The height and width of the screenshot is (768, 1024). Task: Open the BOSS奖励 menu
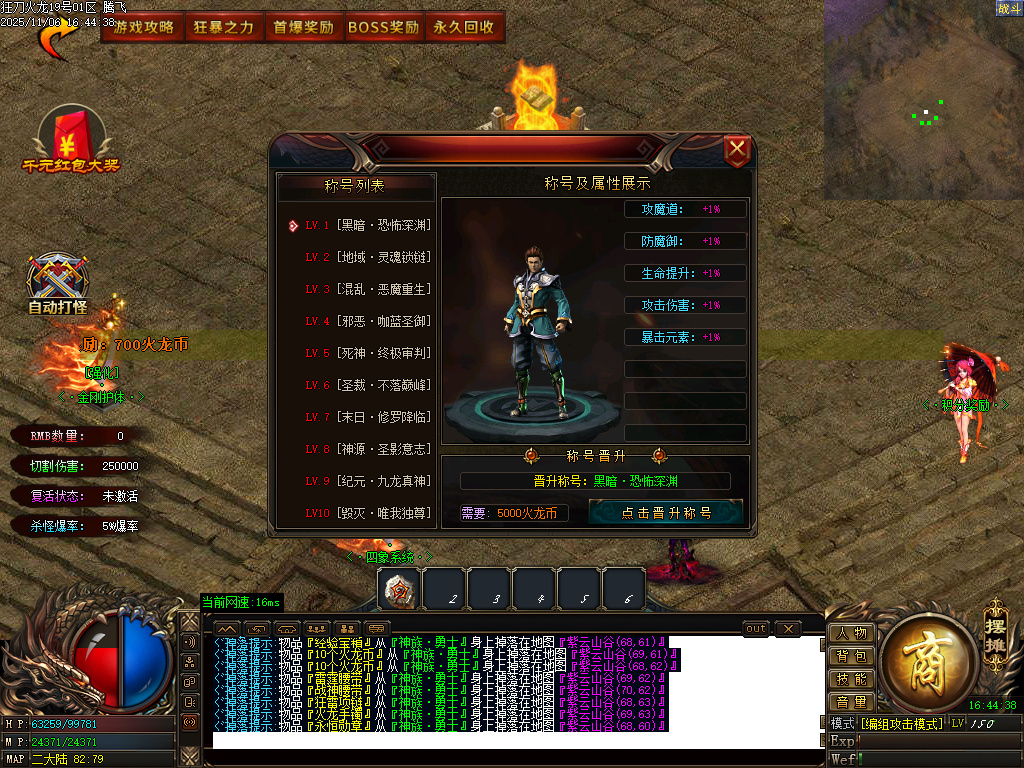(x=384, y=28)
